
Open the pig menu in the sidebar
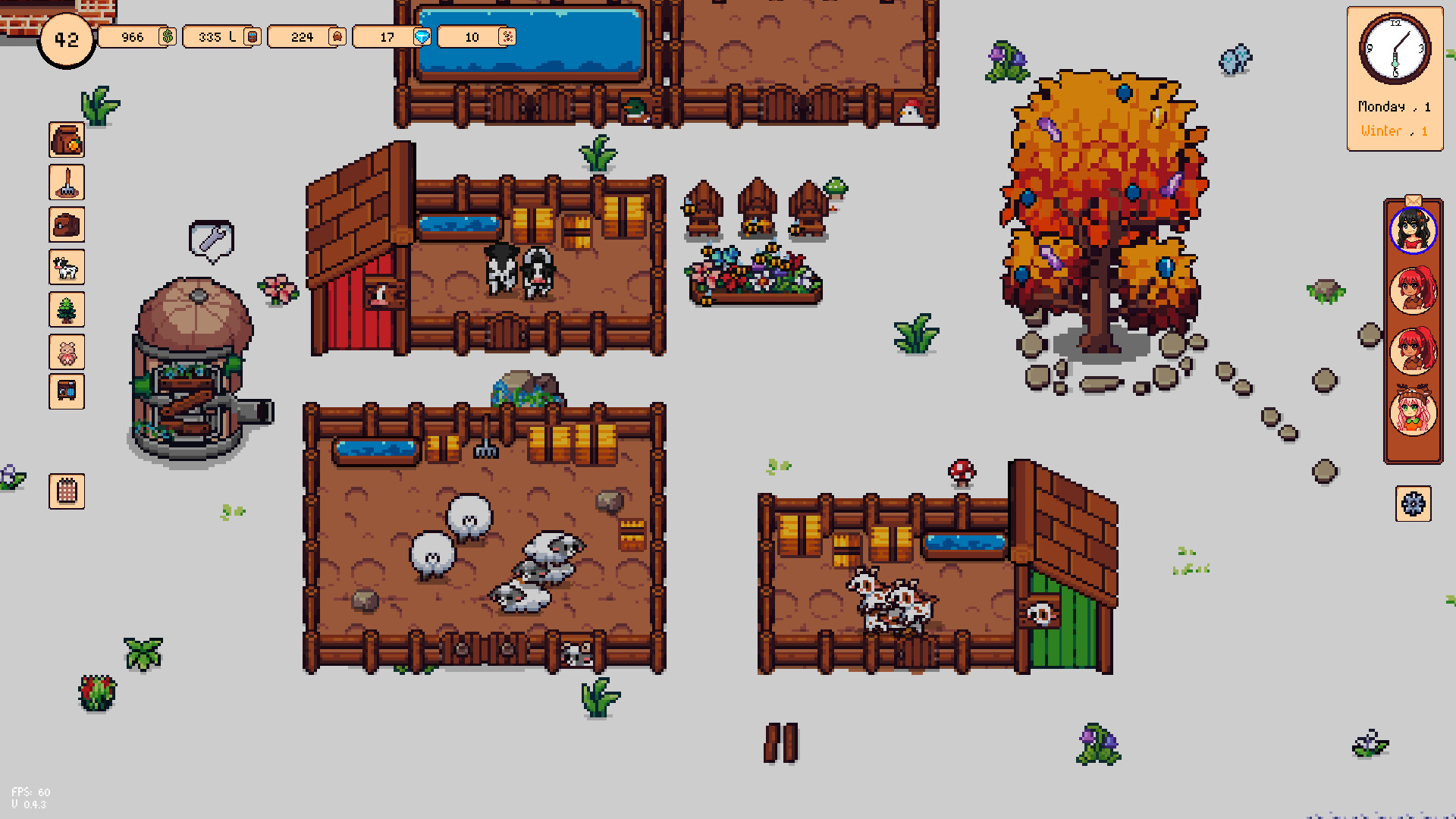pyautogui.click(x=67, y=350)
